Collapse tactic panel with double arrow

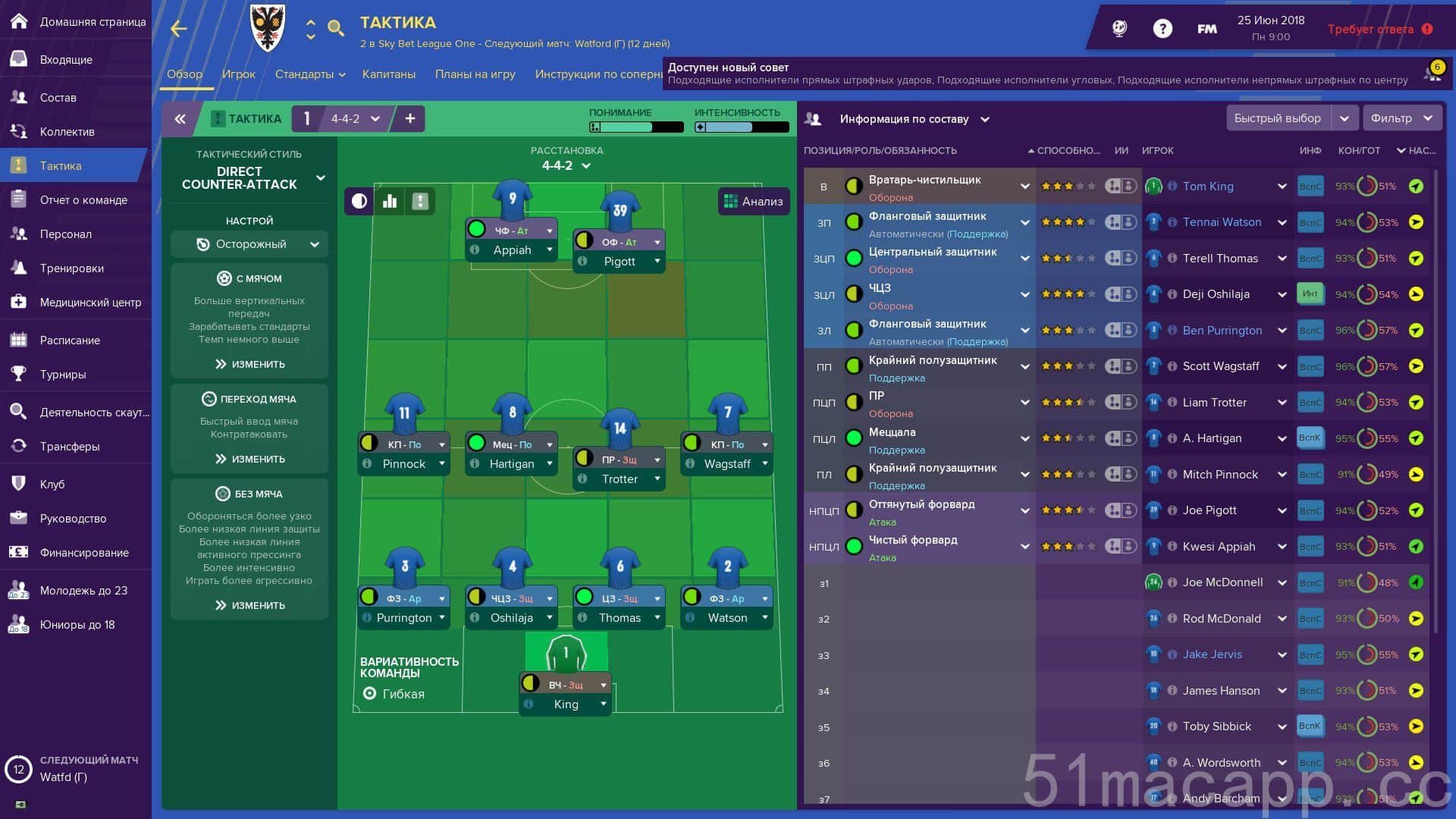(x=180, y=118)
